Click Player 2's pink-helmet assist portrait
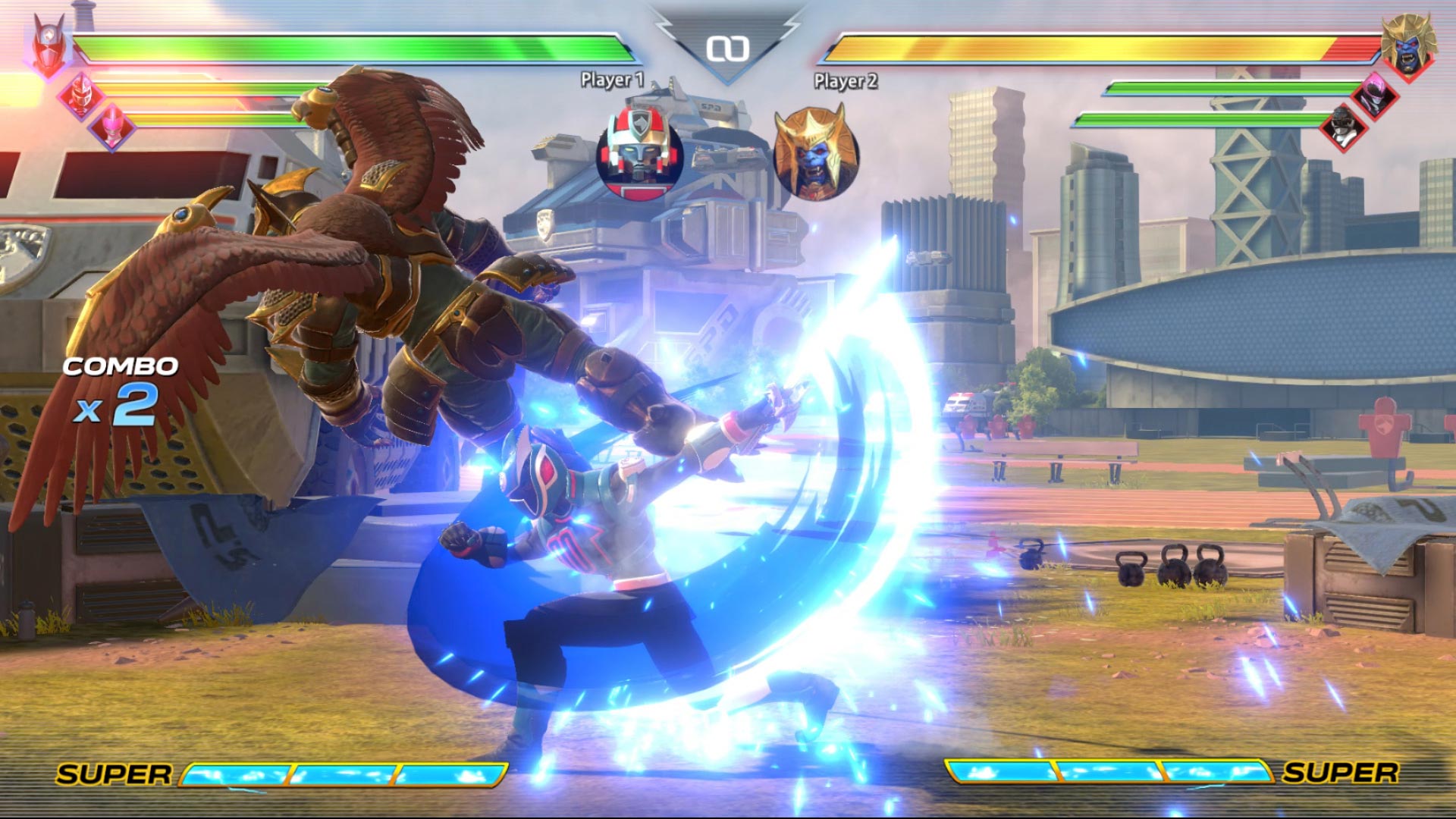1456x819 pixels. [x=1376, y=96]
